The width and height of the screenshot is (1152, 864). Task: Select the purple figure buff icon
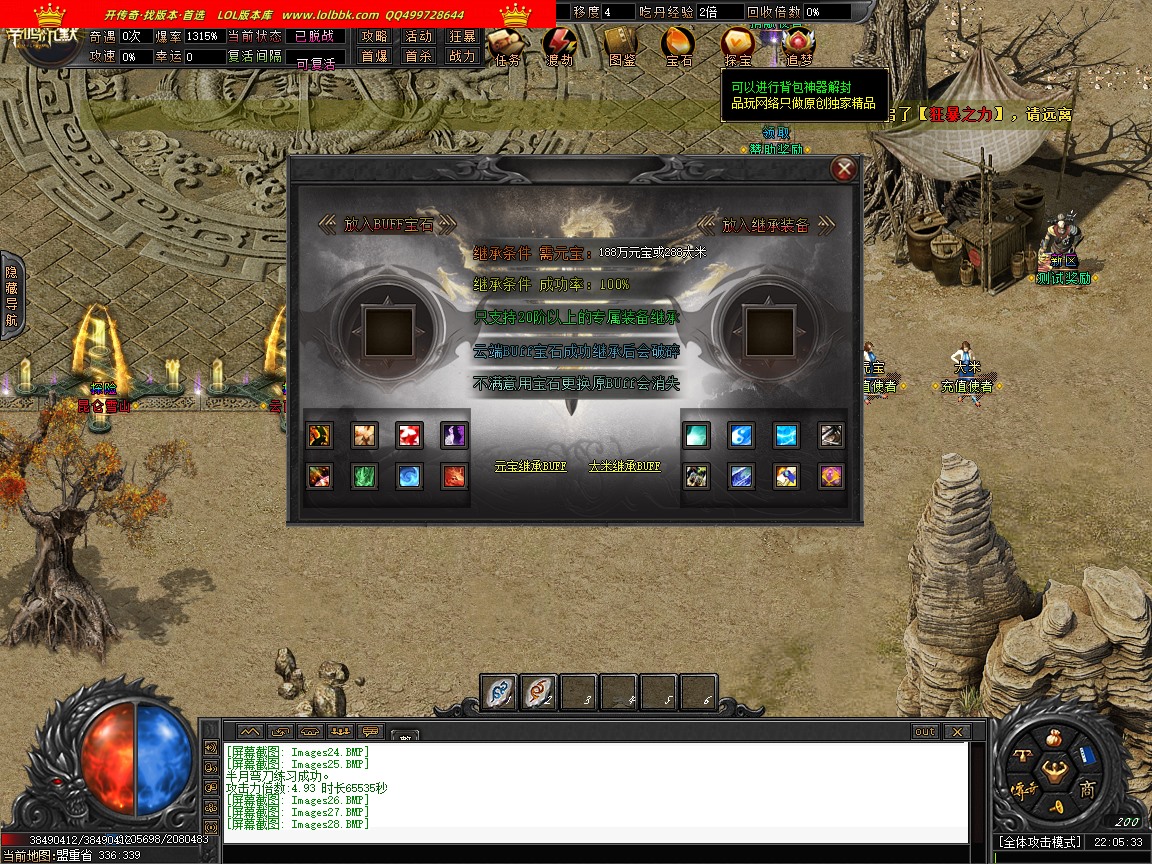point(454,435)
